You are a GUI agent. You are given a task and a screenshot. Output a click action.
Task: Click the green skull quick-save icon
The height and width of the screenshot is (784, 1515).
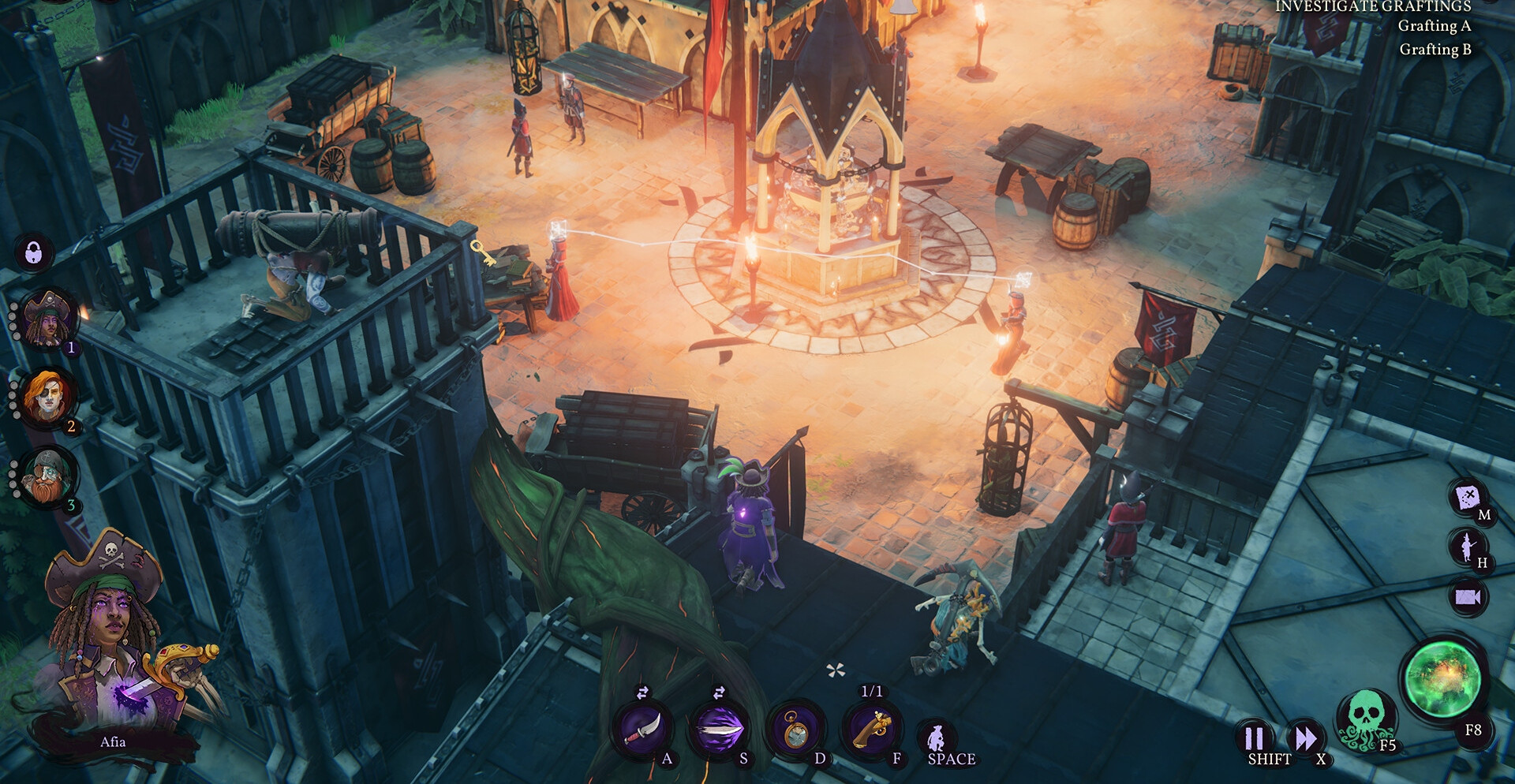tap(1365, 719)
